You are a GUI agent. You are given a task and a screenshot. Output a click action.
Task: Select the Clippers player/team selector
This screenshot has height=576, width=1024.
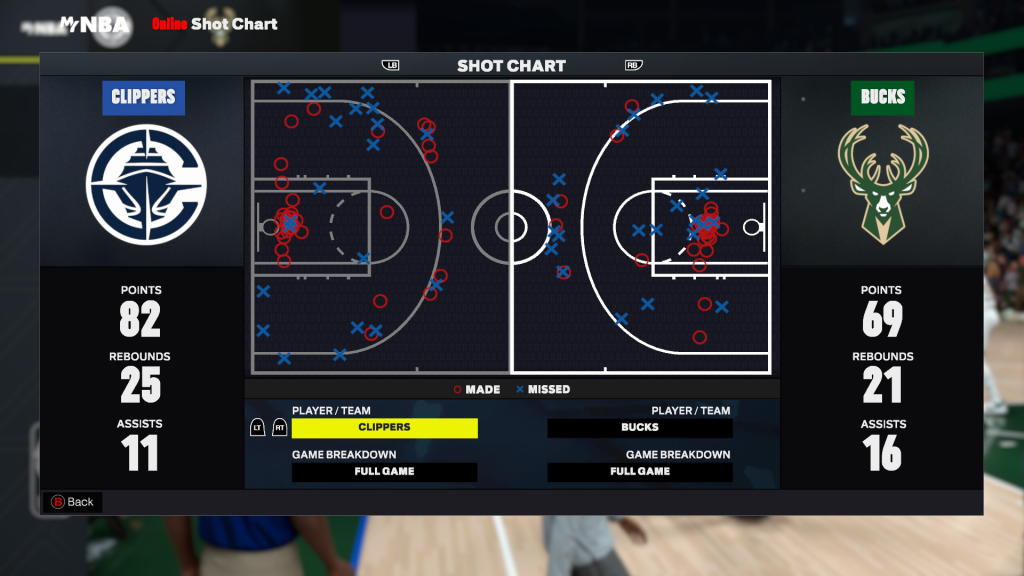[384, 428]
